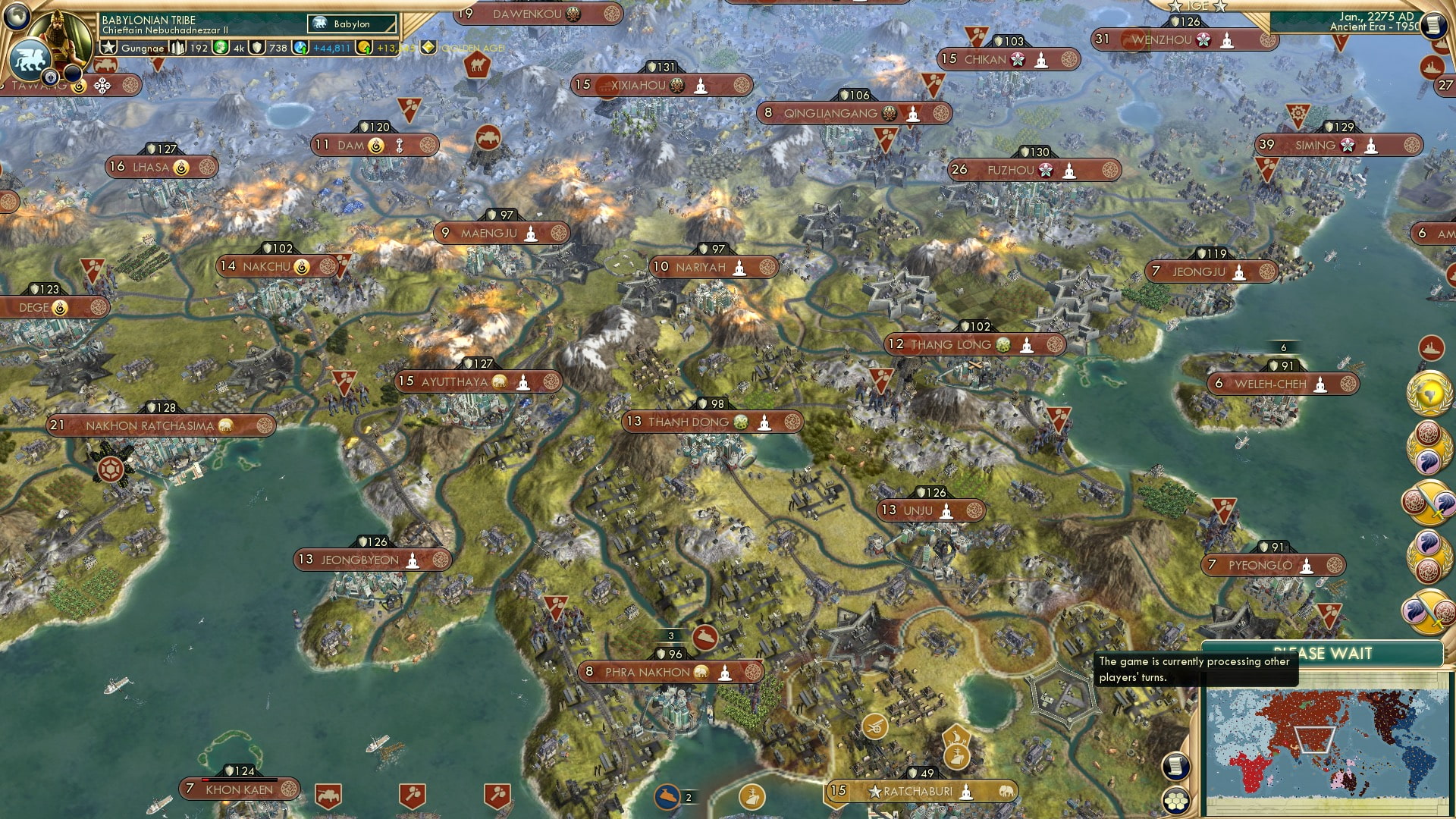1456x819 pixels.
Task: Select the Ayutthaya city banner
Action: coord(455,382)
